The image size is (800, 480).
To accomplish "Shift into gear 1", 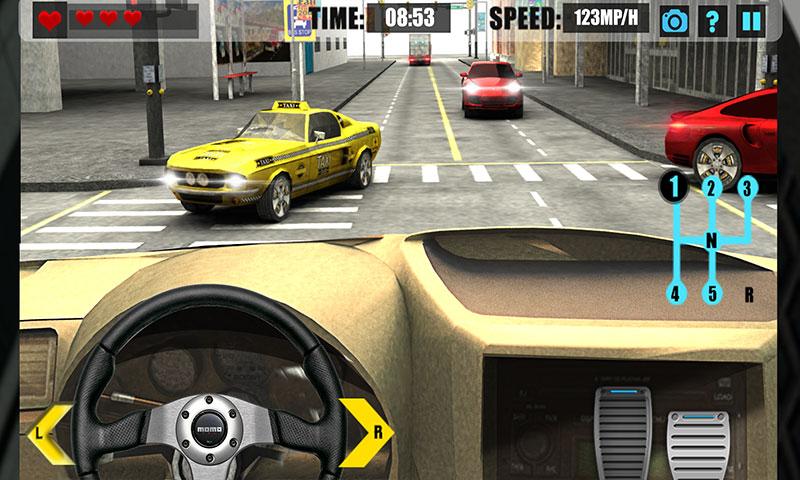I will pos(675,186).
